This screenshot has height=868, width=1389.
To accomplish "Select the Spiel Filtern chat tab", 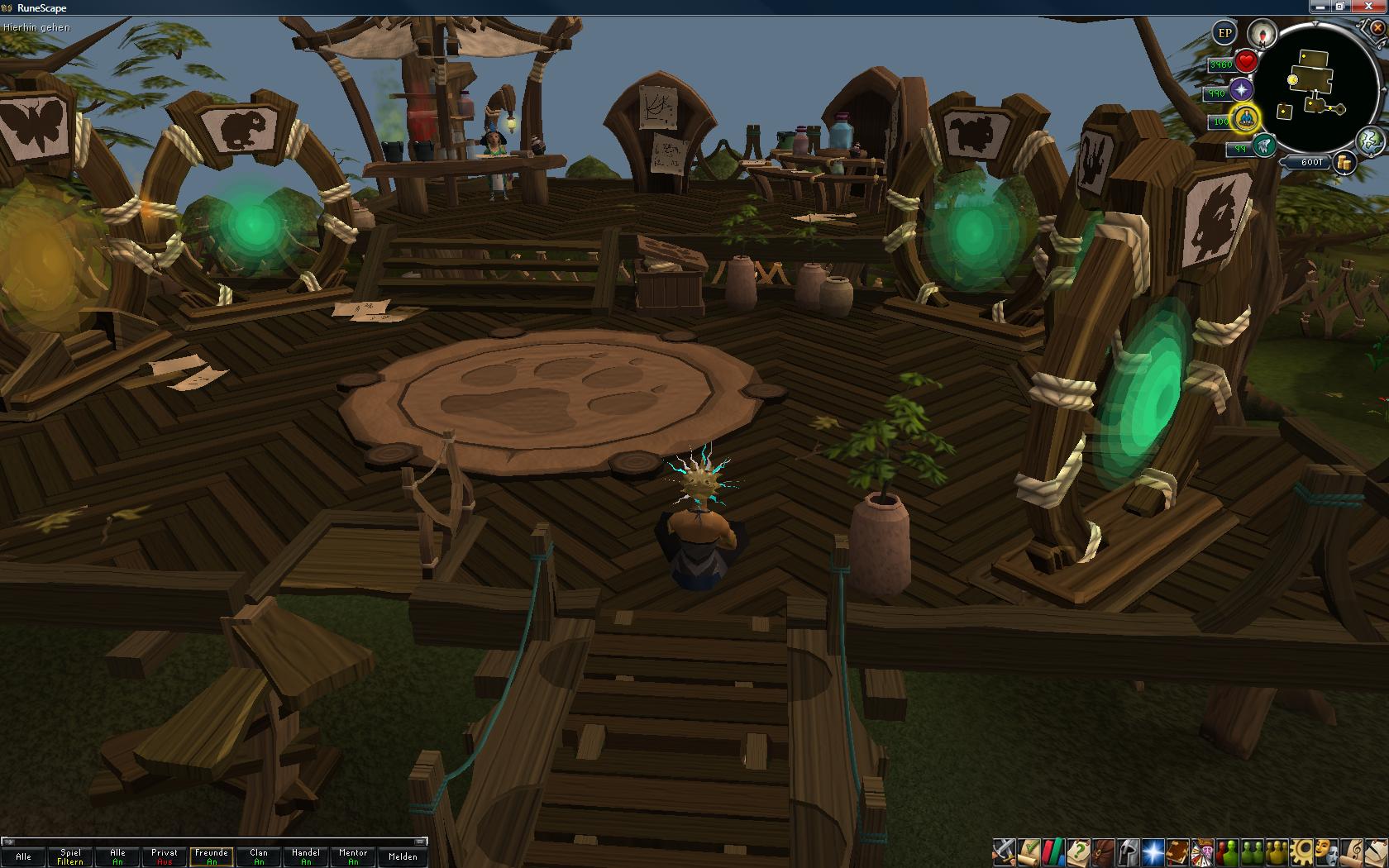I will coord(70,856).
